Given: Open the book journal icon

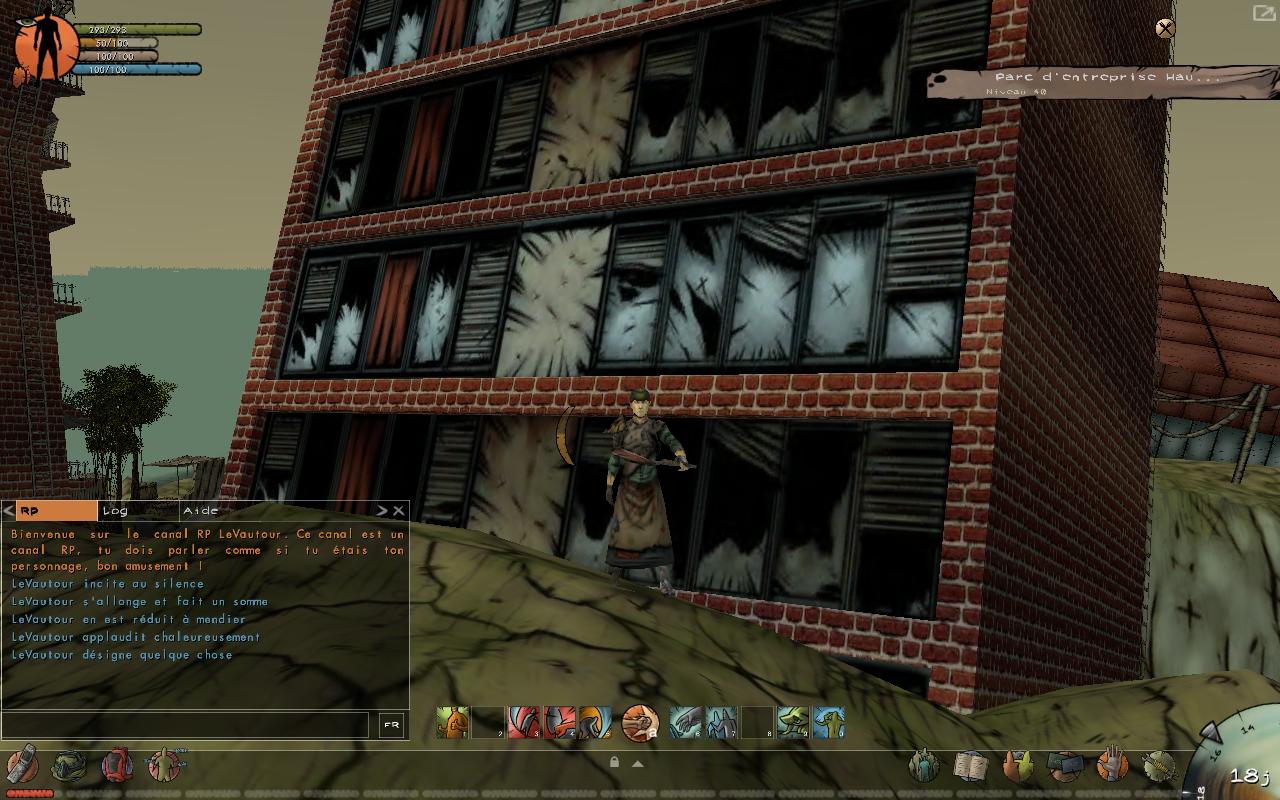Looking at the screenshot, I should 969,766.
